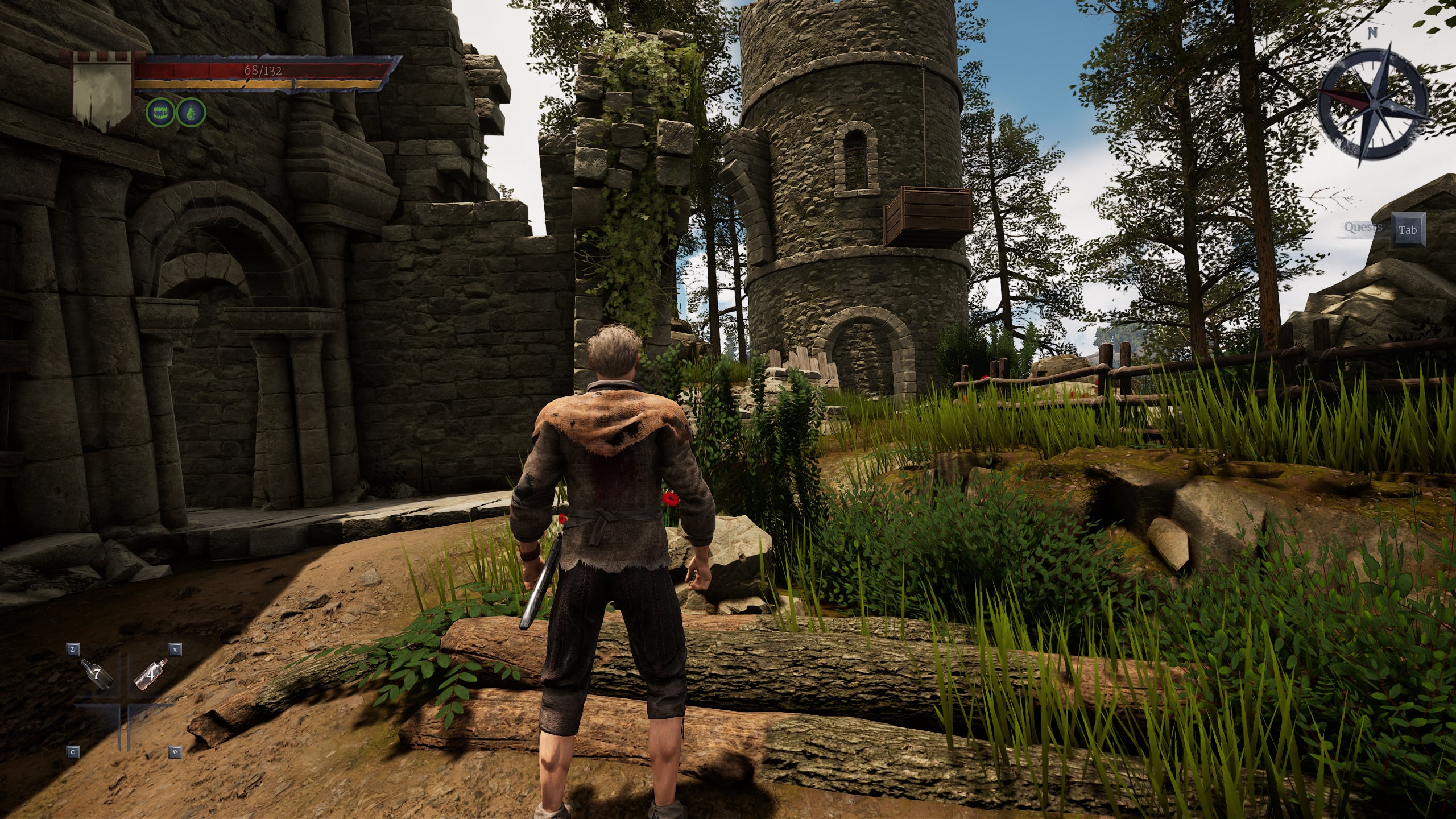Screen dimensions: 1456x819
Task: Select the dark bottle quick slot with 7
Action: tap(97, 675)
